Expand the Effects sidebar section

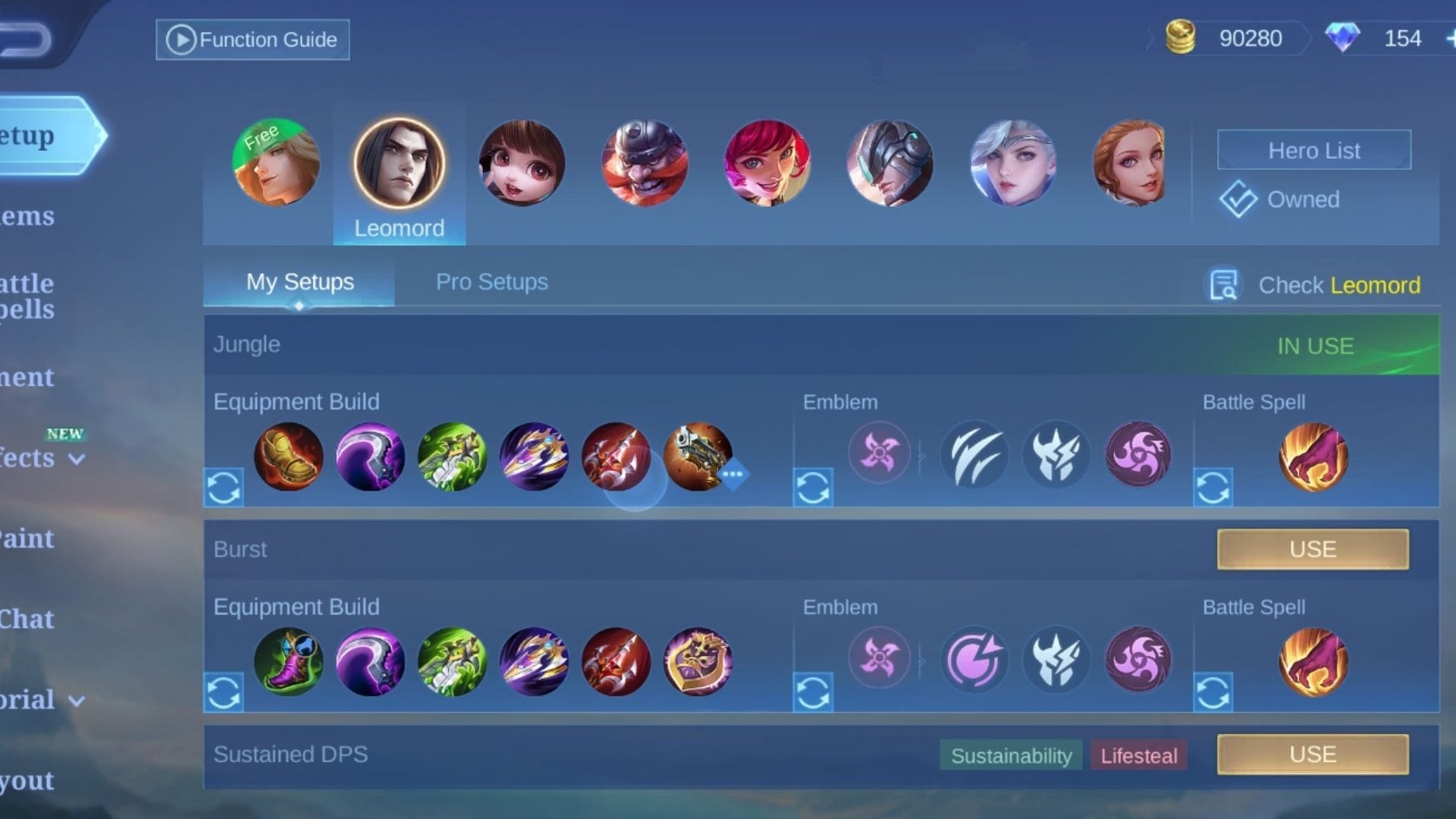pyautogui.click(x=76, y=458)
